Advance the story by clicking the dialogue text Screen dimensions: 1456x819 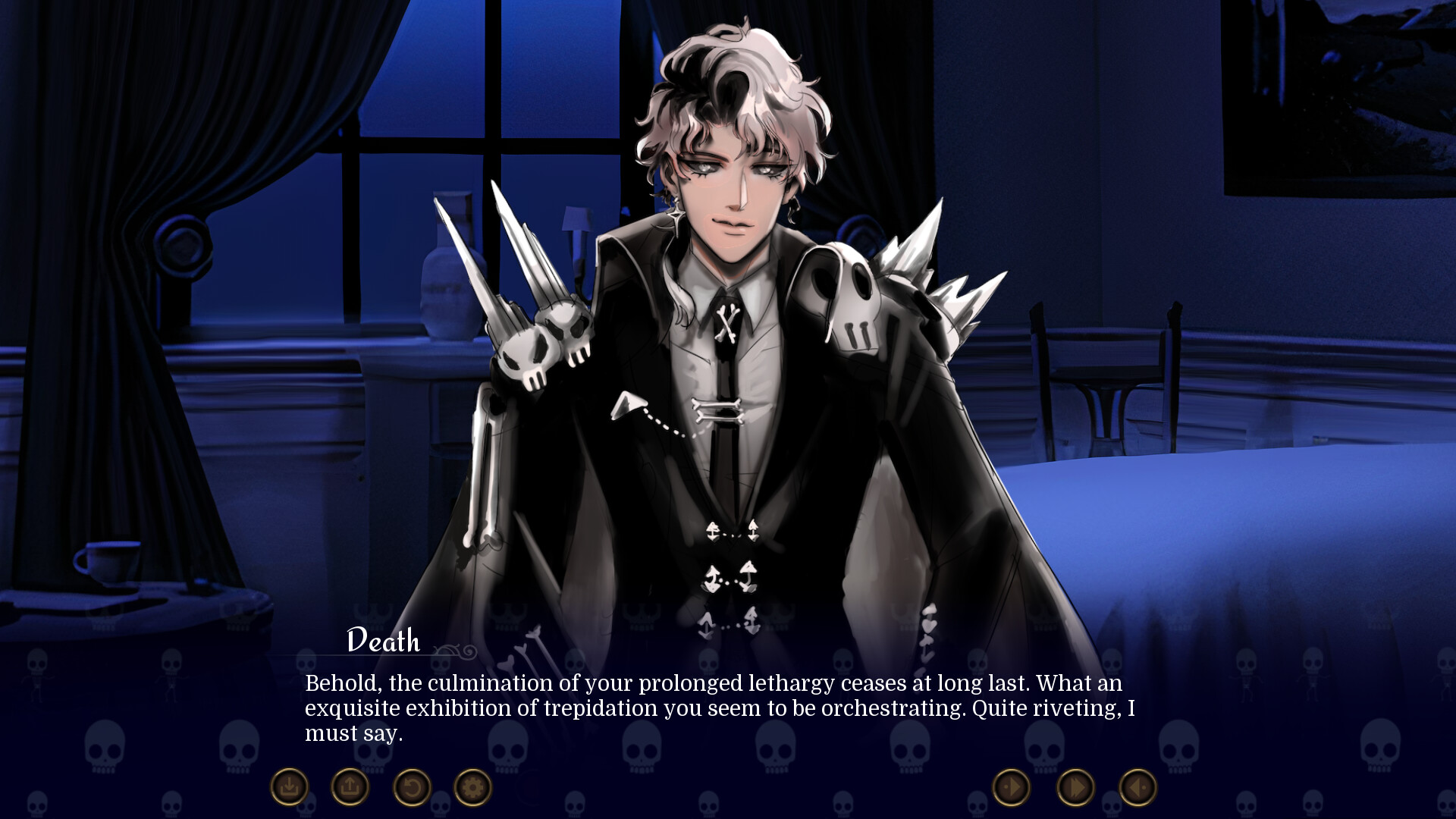(x=720, y=705)
